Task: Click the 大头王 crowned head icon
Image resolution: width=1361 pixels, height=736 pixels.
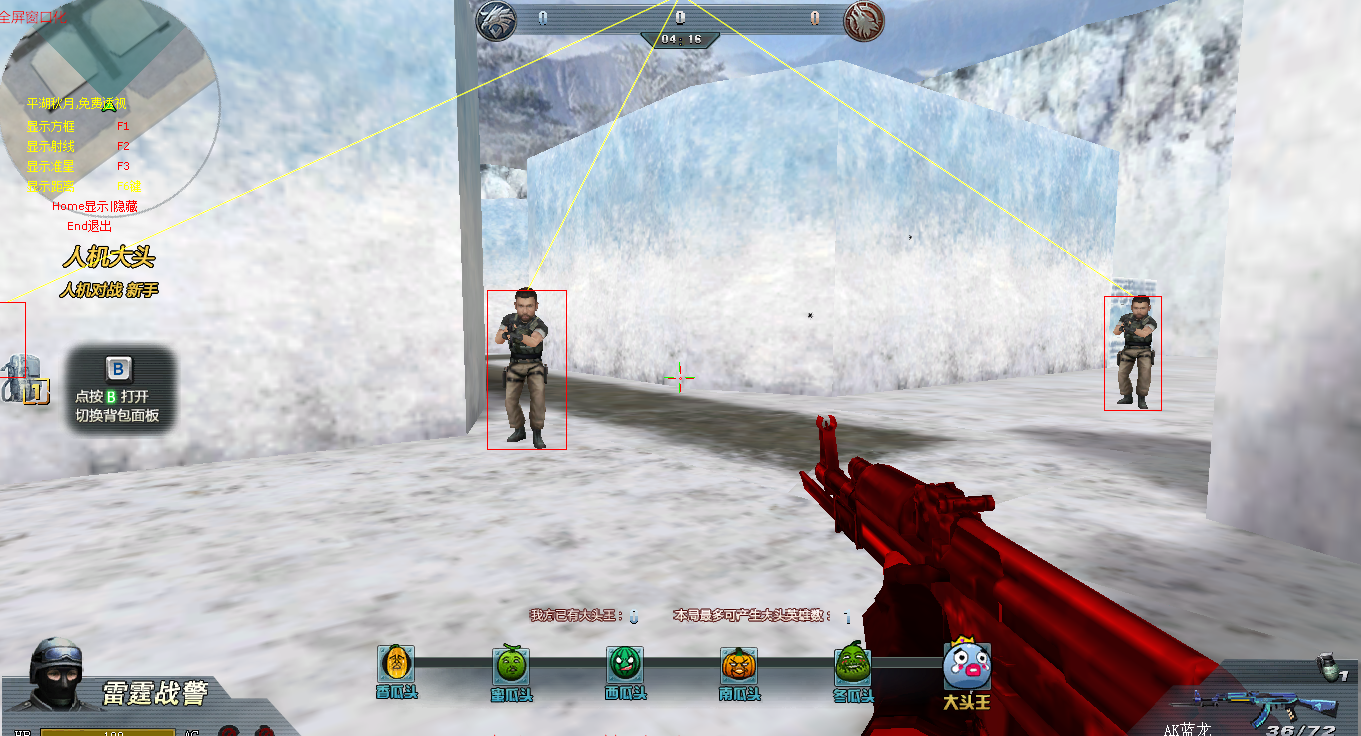Action: 967,663
